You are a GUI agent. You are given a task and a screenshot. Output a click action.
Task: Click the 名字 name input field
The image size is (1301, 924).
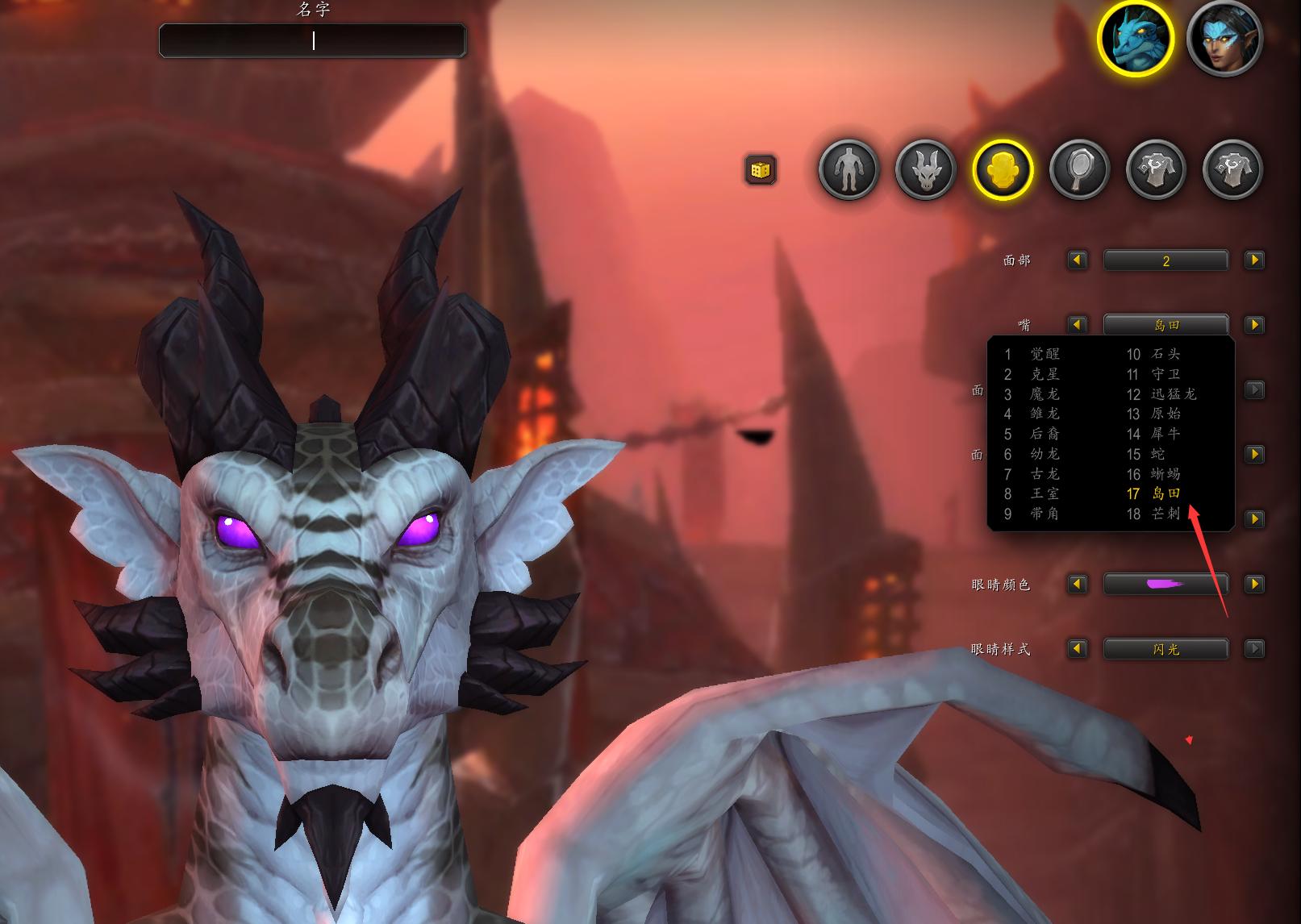[312, 40]
